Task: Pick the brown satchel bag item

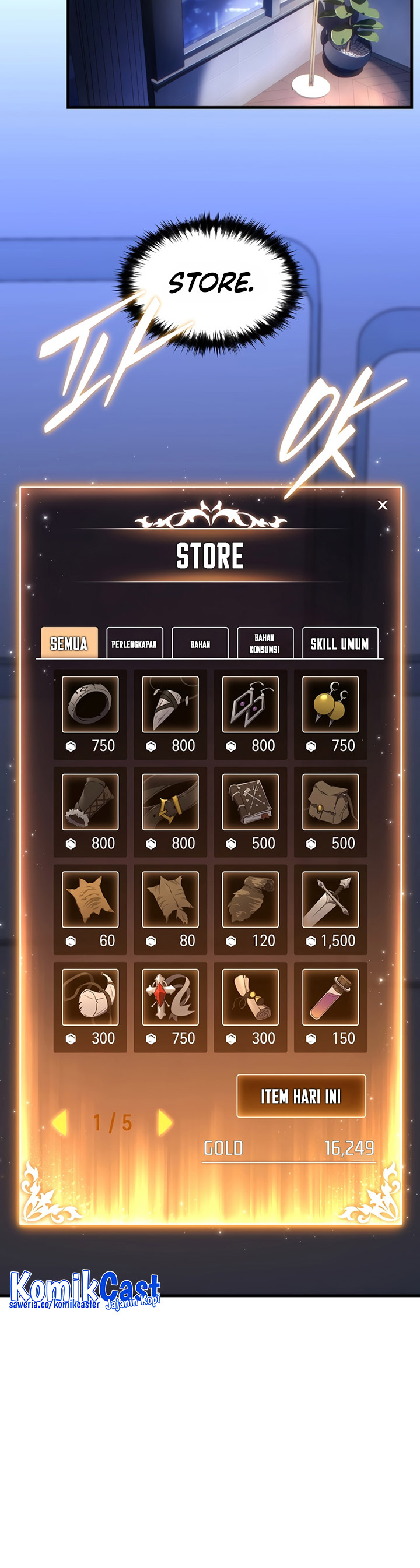Action: (x=330, y=801)
